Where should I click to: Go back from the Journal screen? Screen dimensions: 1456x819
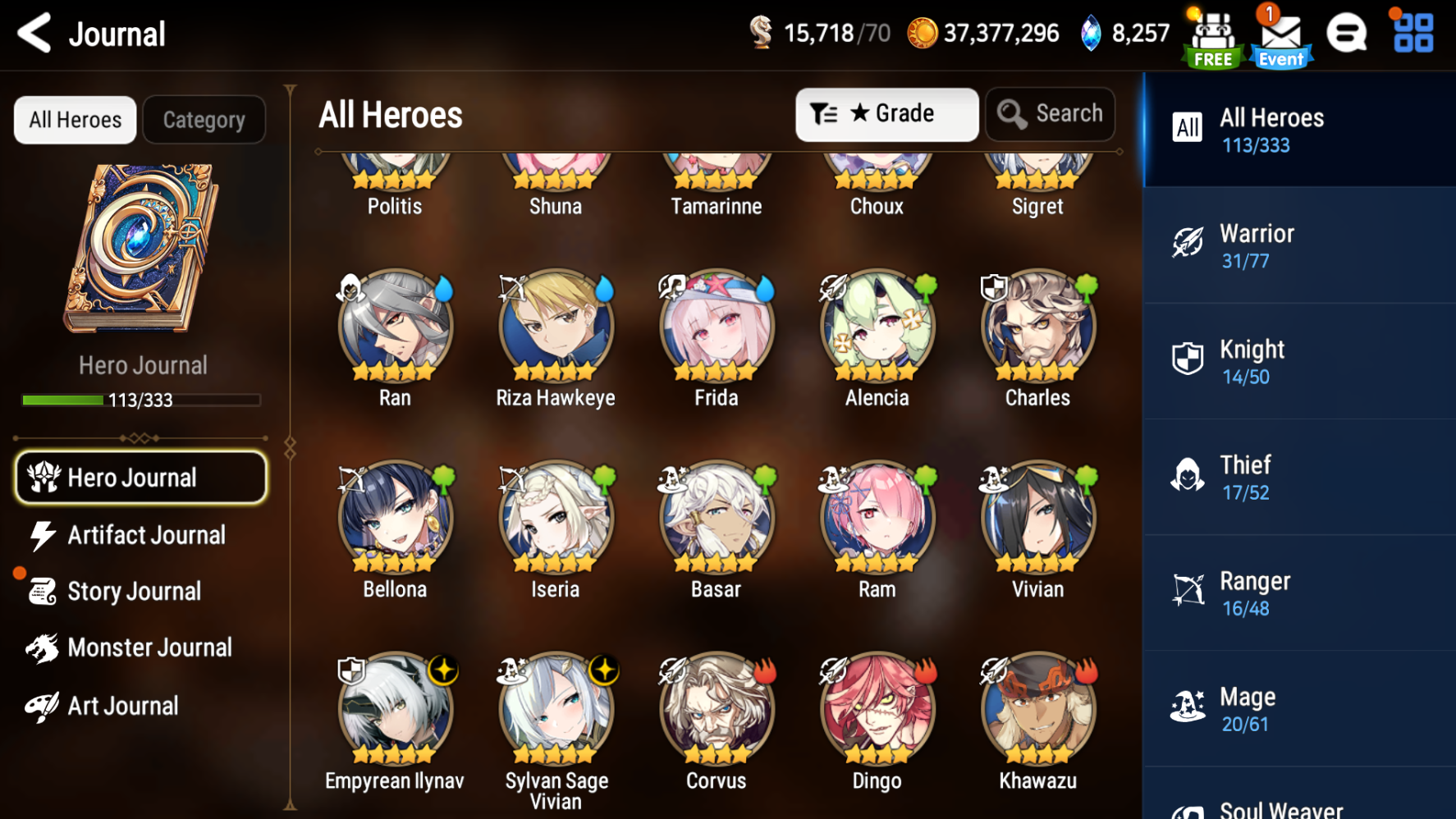pos(34,33)
